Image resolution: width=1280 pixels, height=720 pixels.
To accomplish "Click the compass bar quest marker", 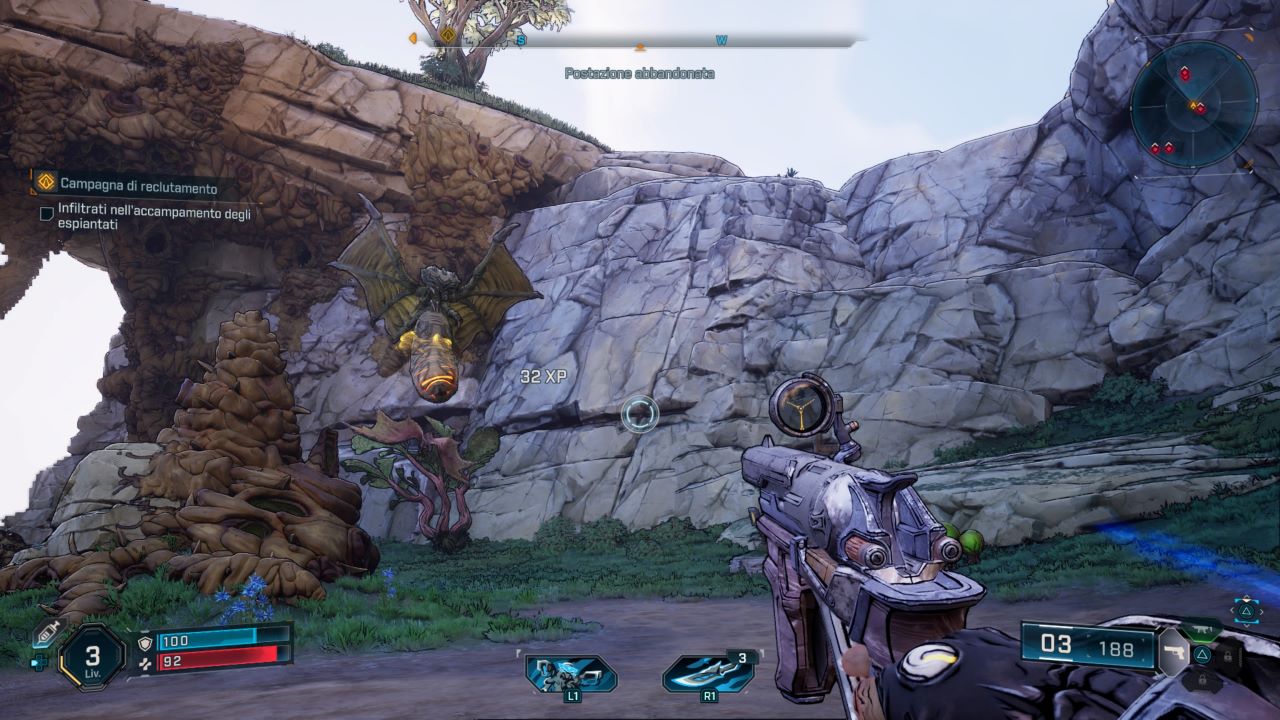I will point(447,37).
